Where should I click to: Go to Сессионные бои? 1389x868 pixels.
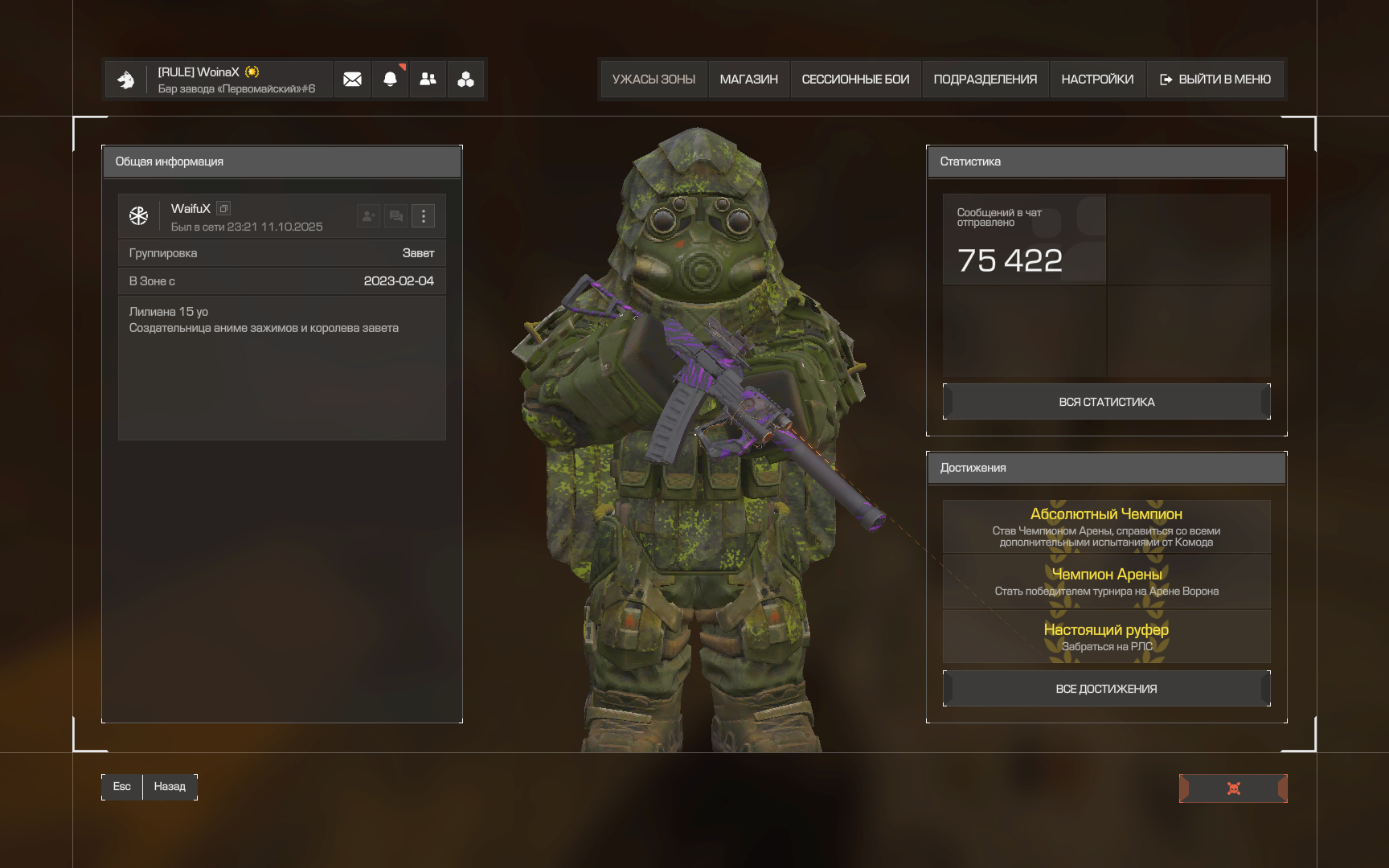pos(855,80)
